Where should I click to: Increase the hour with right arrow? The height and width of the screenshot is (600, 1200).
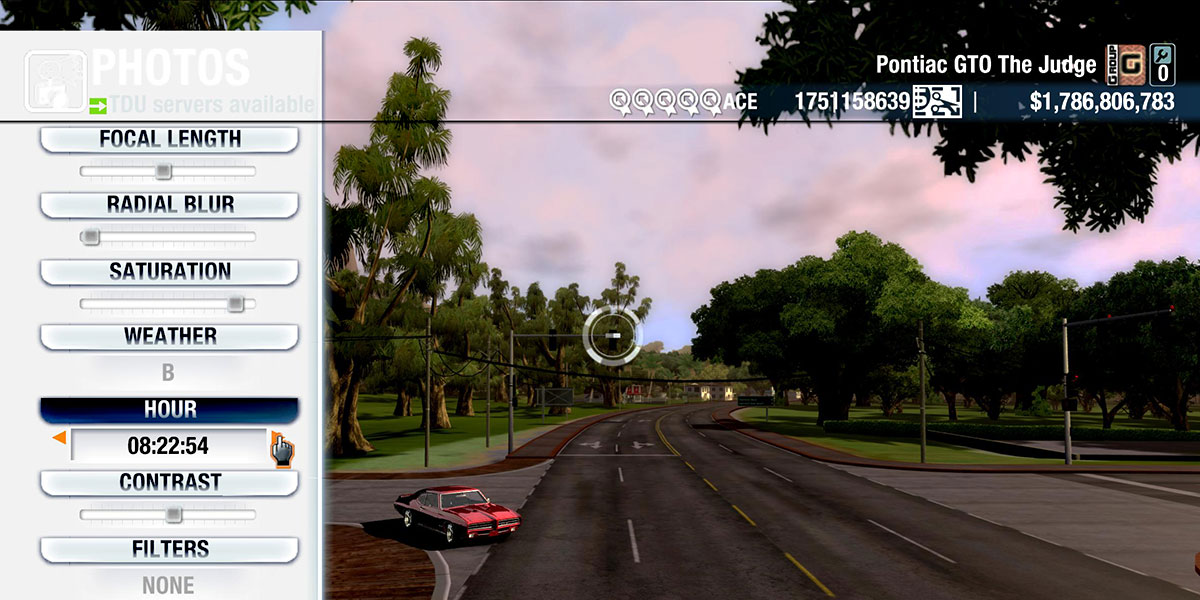(x=276, y=439)
